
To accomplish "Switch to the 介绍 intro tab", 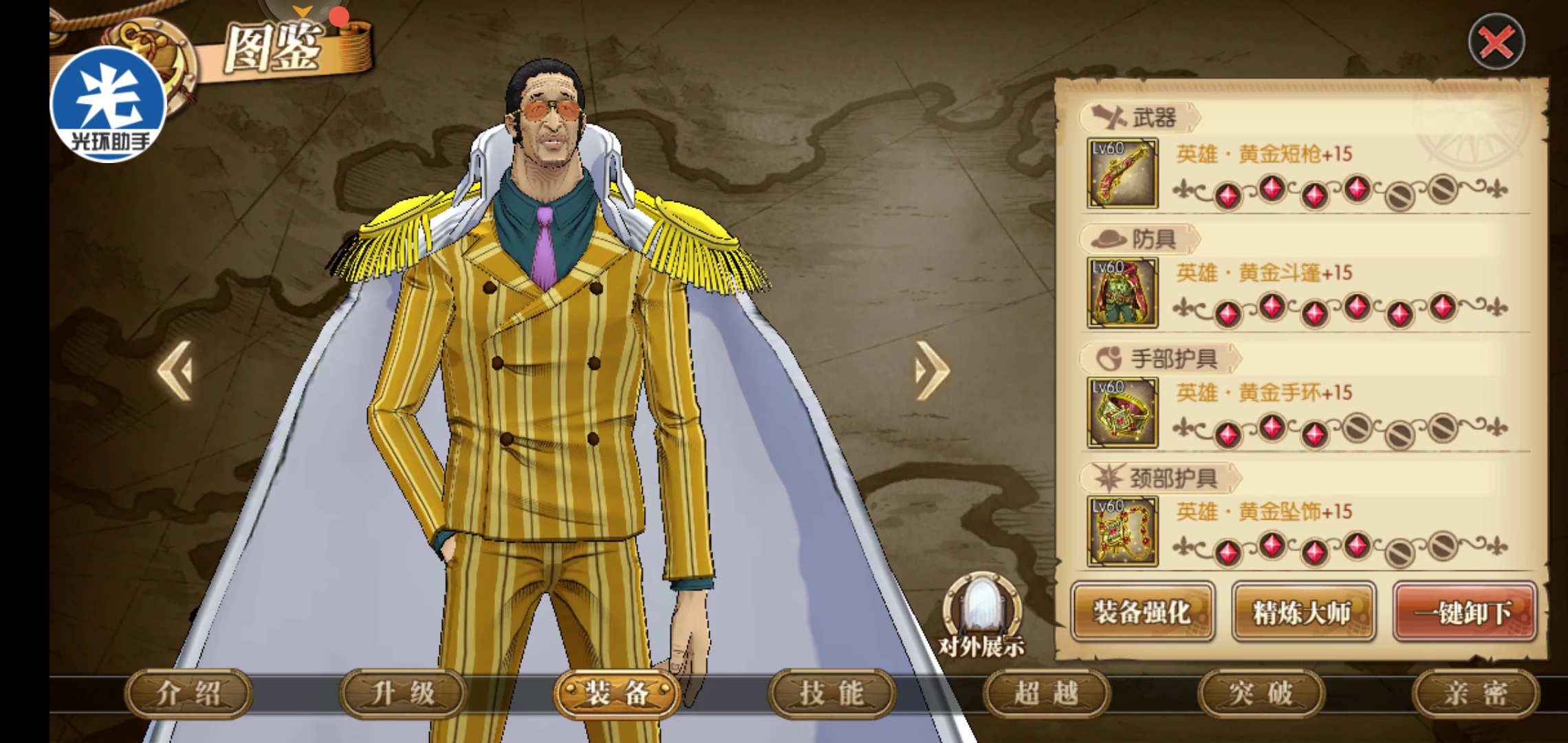I will [x=188, y=693].
